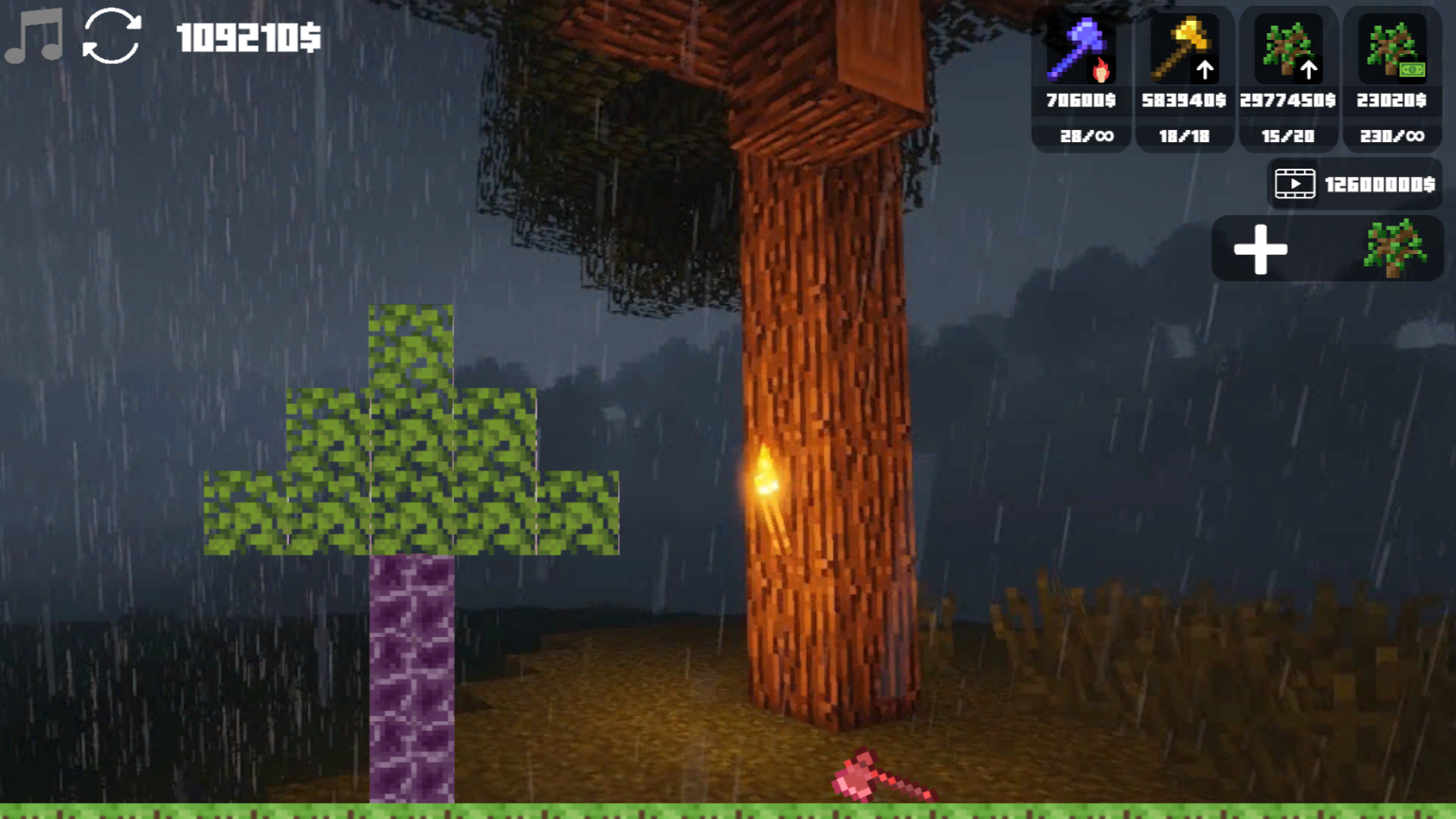
Task: Open the video ad reward for 12600000$
Action: [1354, 183]
